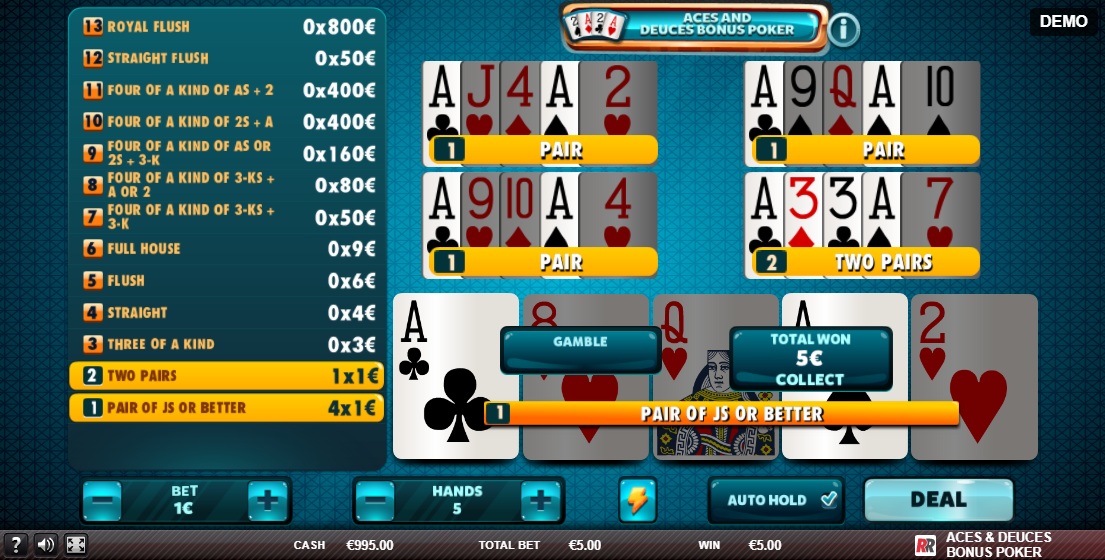1105x560 pixels.
Task: Increase the bet with the plus button
Action: tap(267, 500)
